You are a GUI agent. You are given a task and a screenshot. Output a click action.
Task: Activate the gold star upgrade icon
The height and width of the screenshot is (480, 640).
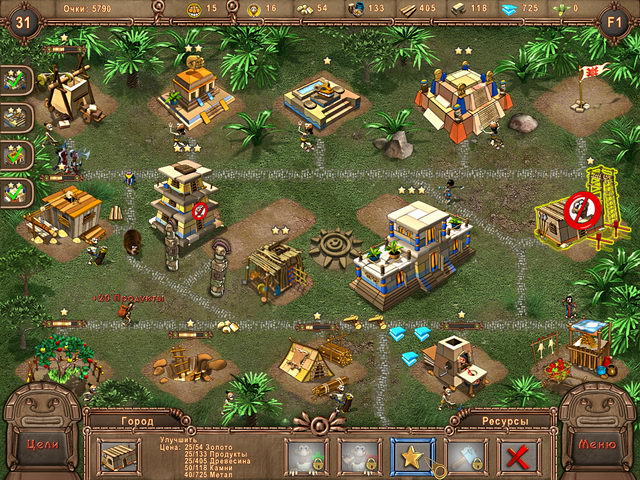click(x=411, y=457)
